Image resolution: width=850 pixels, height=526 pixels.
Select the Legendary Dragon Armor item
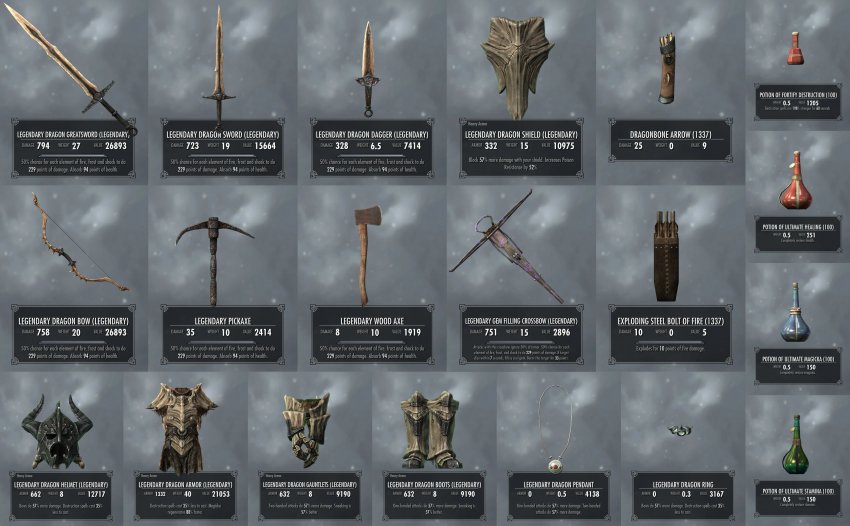(183, 450)
